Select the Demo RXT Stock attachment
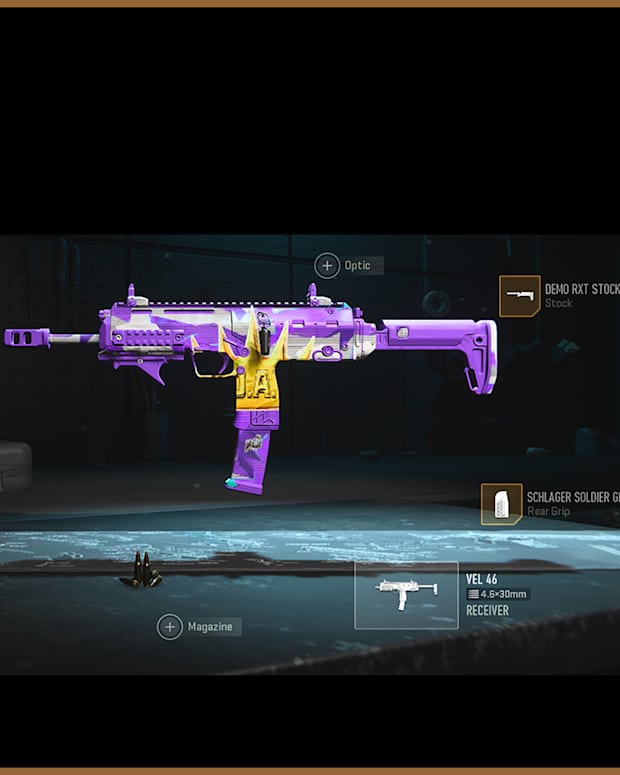620x775 pixels. 519,296
